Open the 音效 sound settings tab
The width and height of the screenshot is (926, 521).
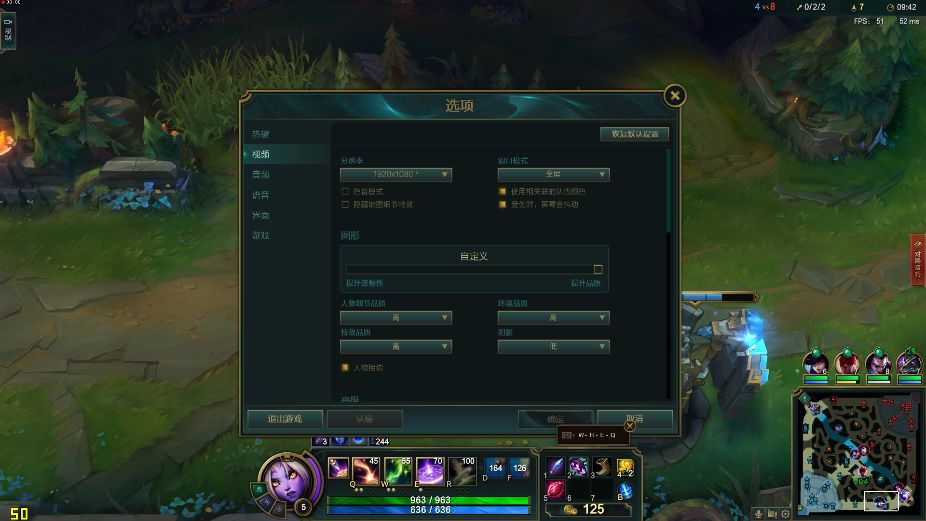261,174
